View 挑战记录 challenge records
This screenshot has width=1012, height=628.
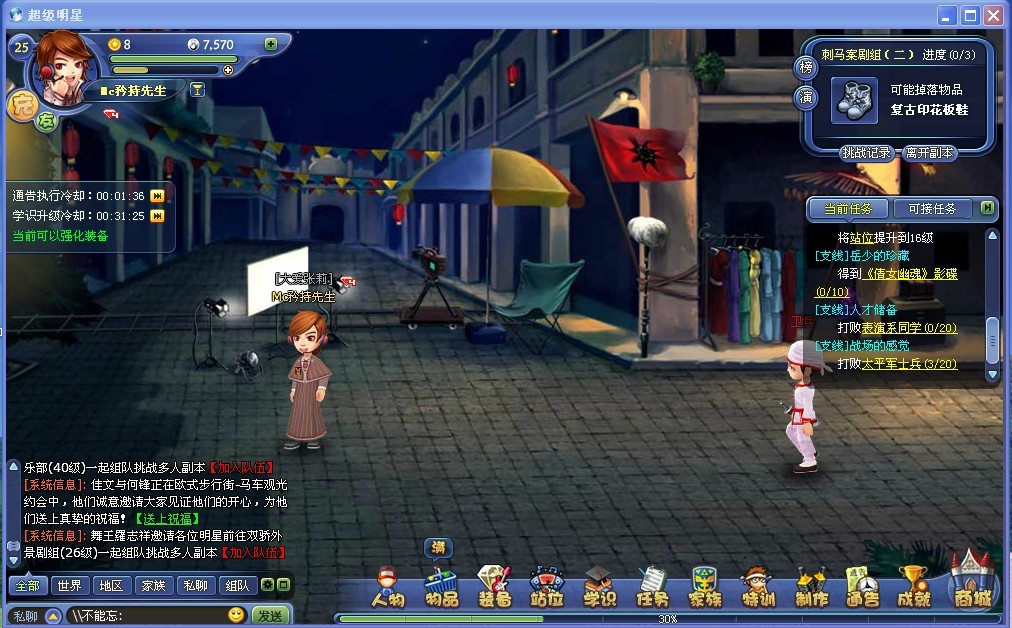[x=866, y=153]
